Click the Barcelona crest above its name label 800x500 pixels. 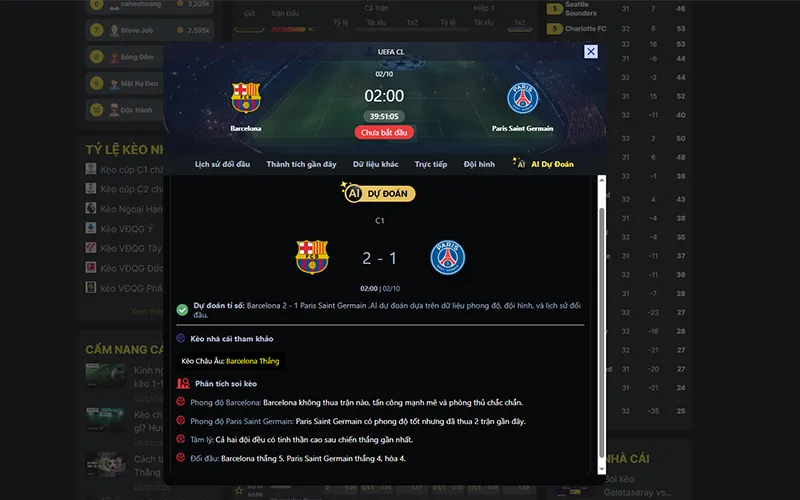[x=246, y=98]
